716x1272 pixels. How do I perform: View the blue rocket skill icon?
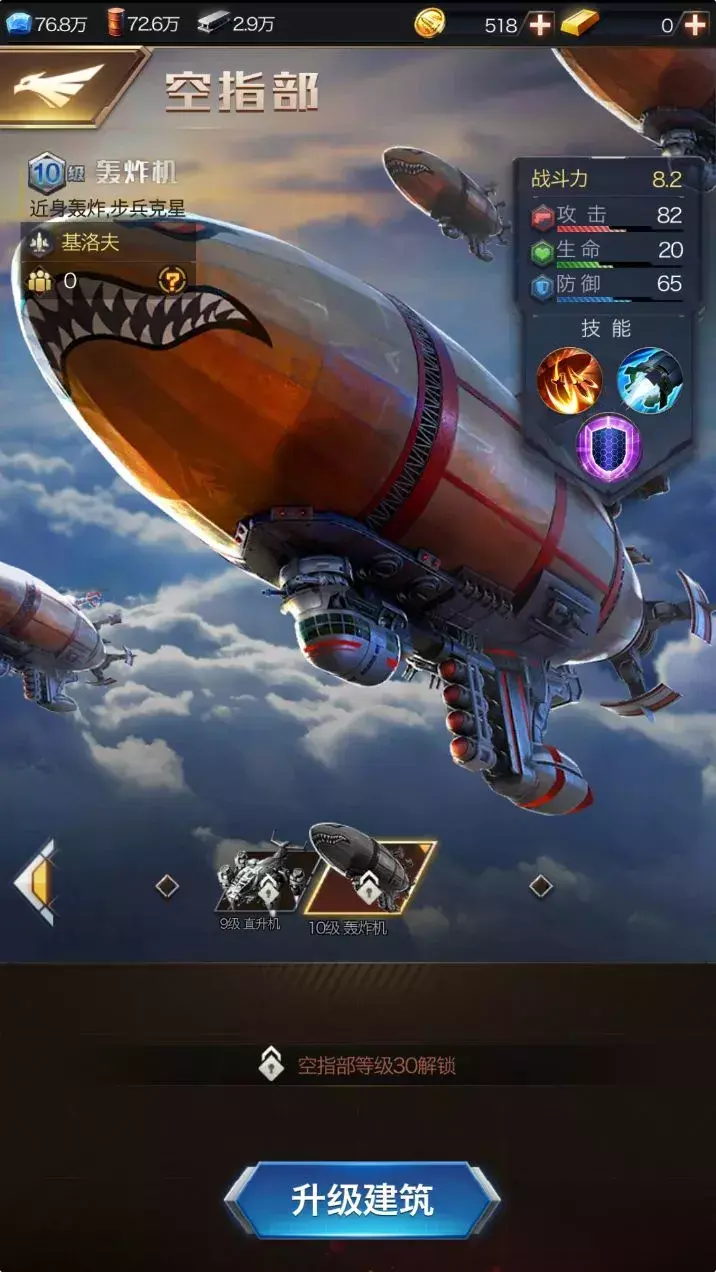coord(649,381)
